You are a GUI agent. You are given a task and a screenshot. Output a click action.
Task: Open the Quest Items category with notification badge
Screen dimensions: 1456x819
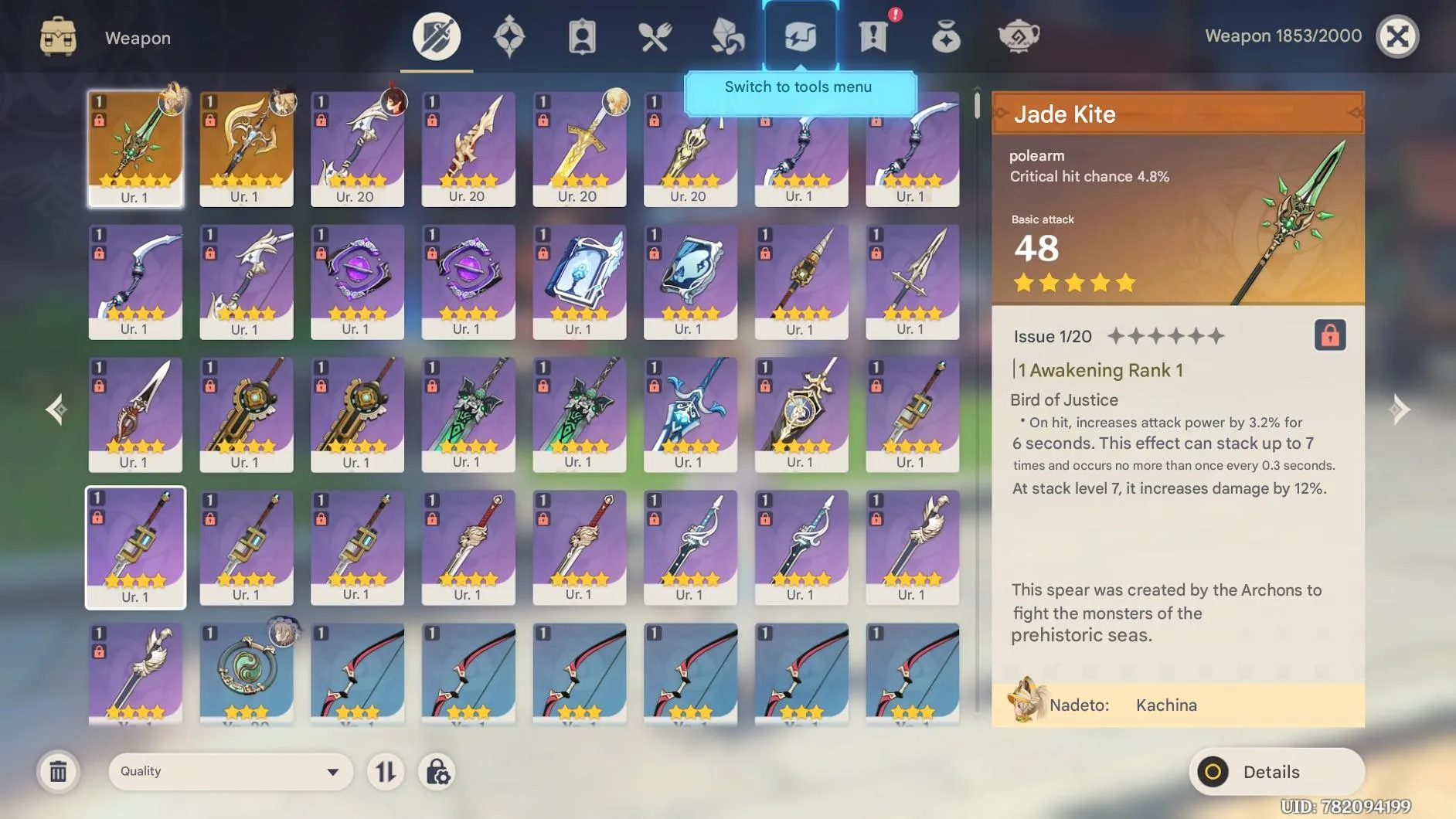pyautogui.click(x=873, y=35)
